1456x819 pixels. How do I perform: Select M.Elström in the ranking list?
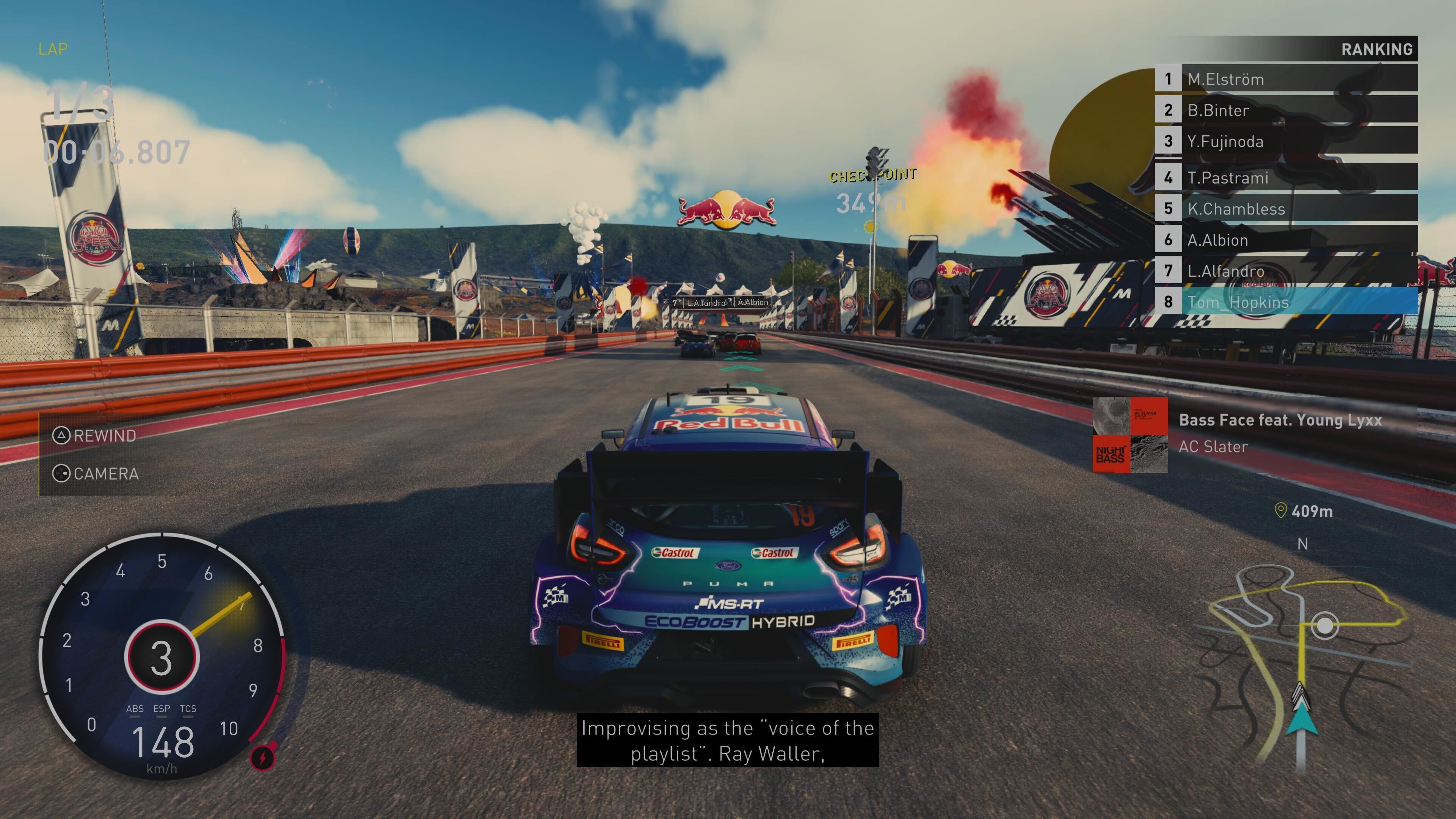pos(1285,79)
